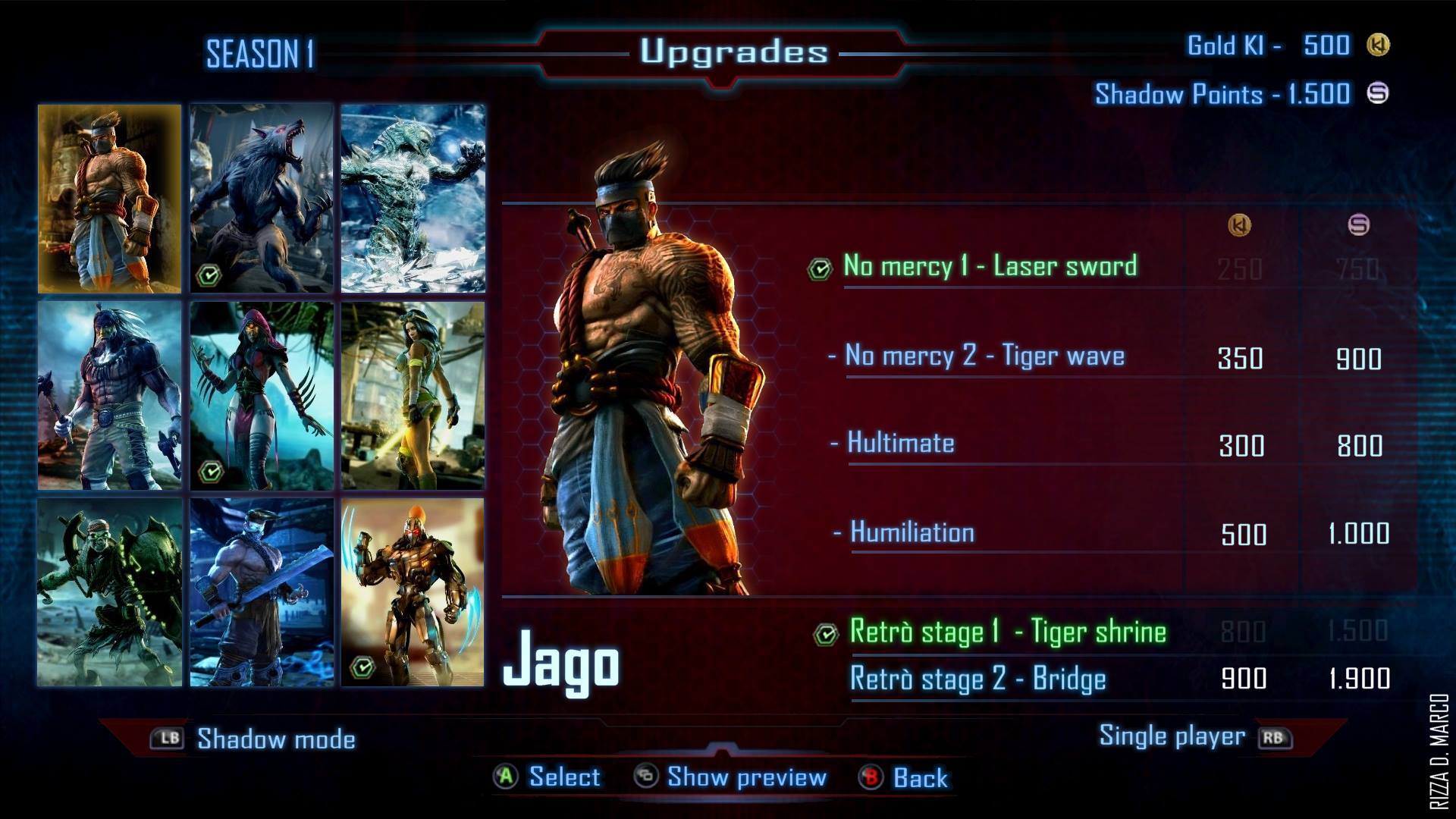
Task: Select No mercy 1 - Laser sword upgrade
Action: (990, 266)
